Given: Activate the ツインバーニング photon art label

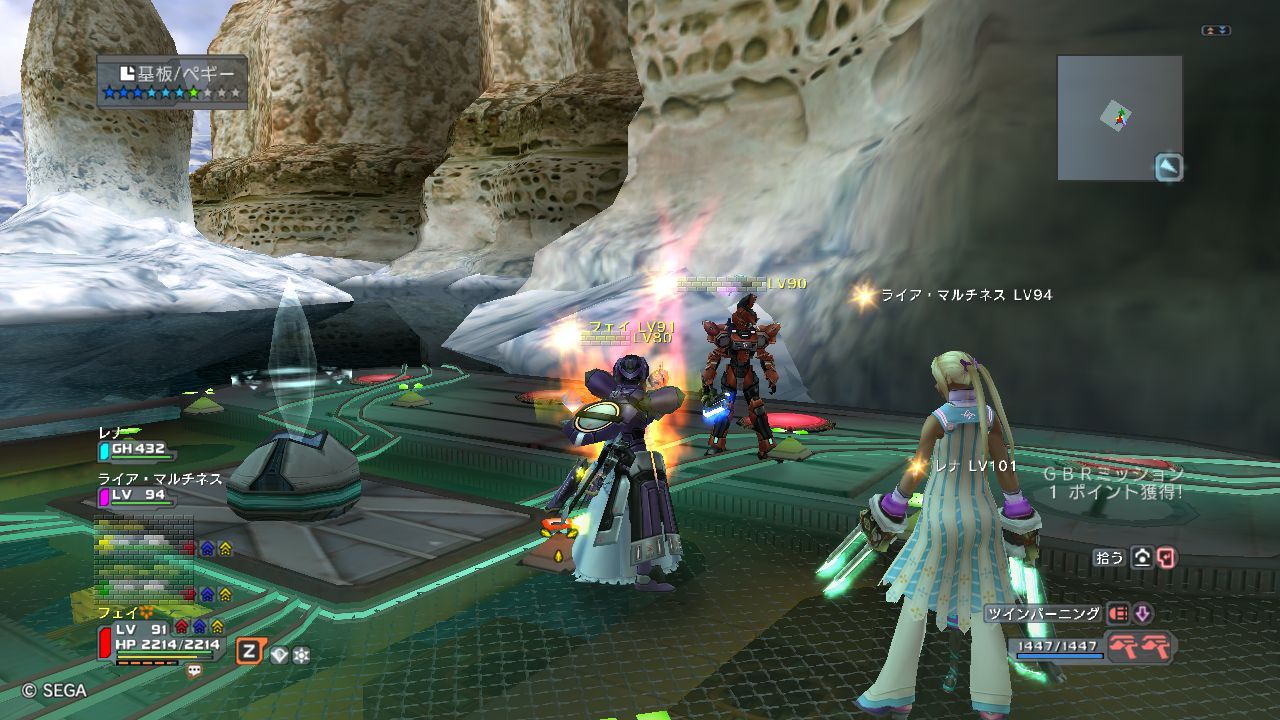Looking at the screenshot, I should click(1043, 614).
